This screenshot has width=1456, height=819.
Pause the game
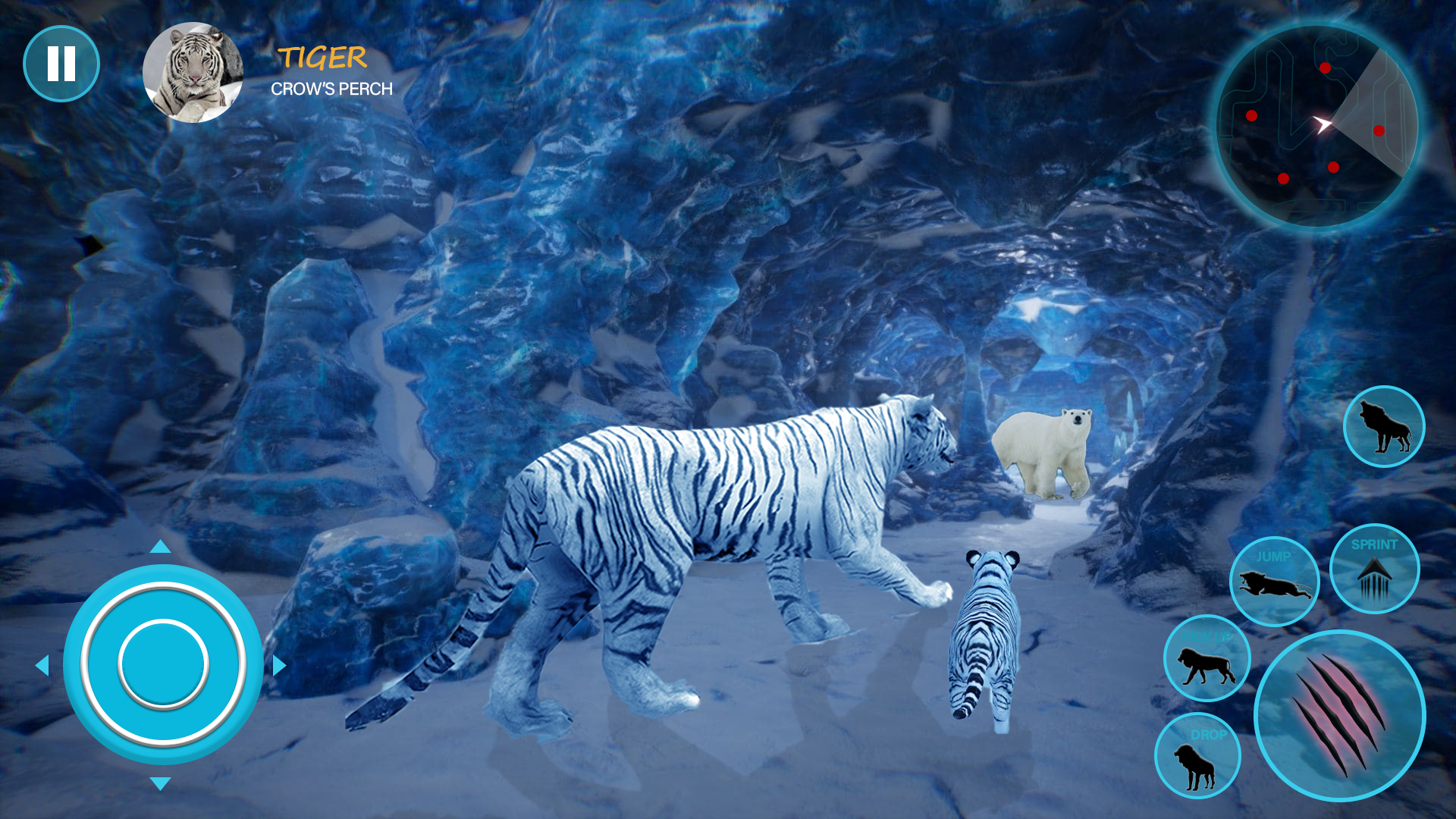pyautogui.click(x=61, y=64)
